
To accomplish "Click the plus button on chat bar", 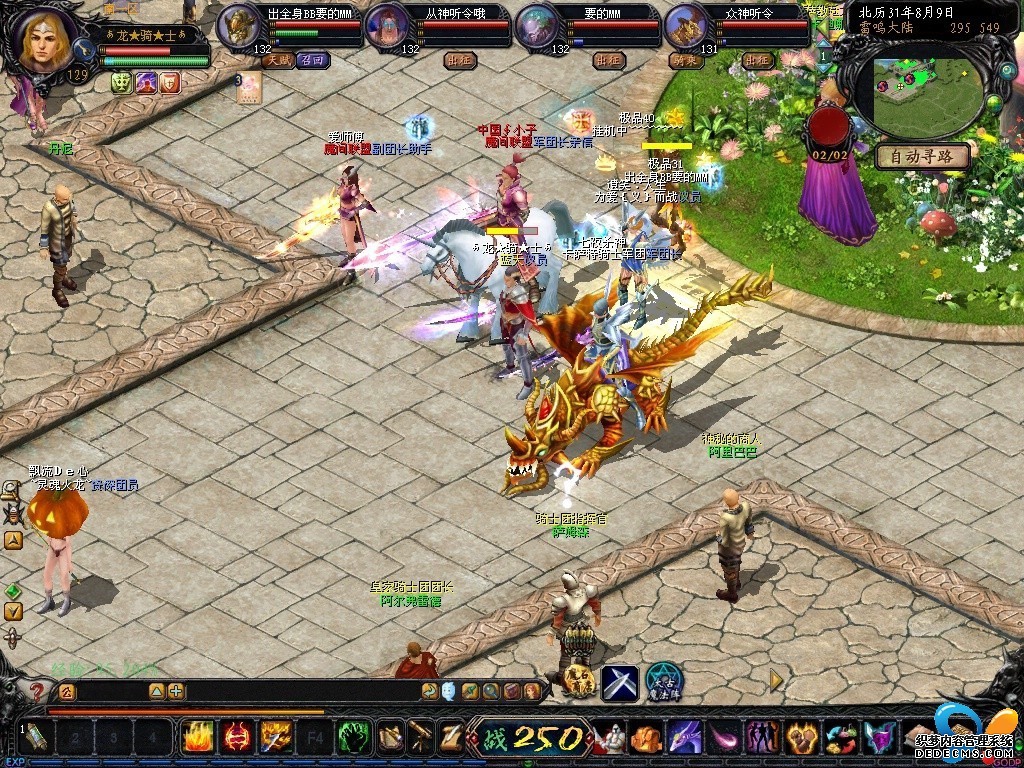I will (176, 691).
